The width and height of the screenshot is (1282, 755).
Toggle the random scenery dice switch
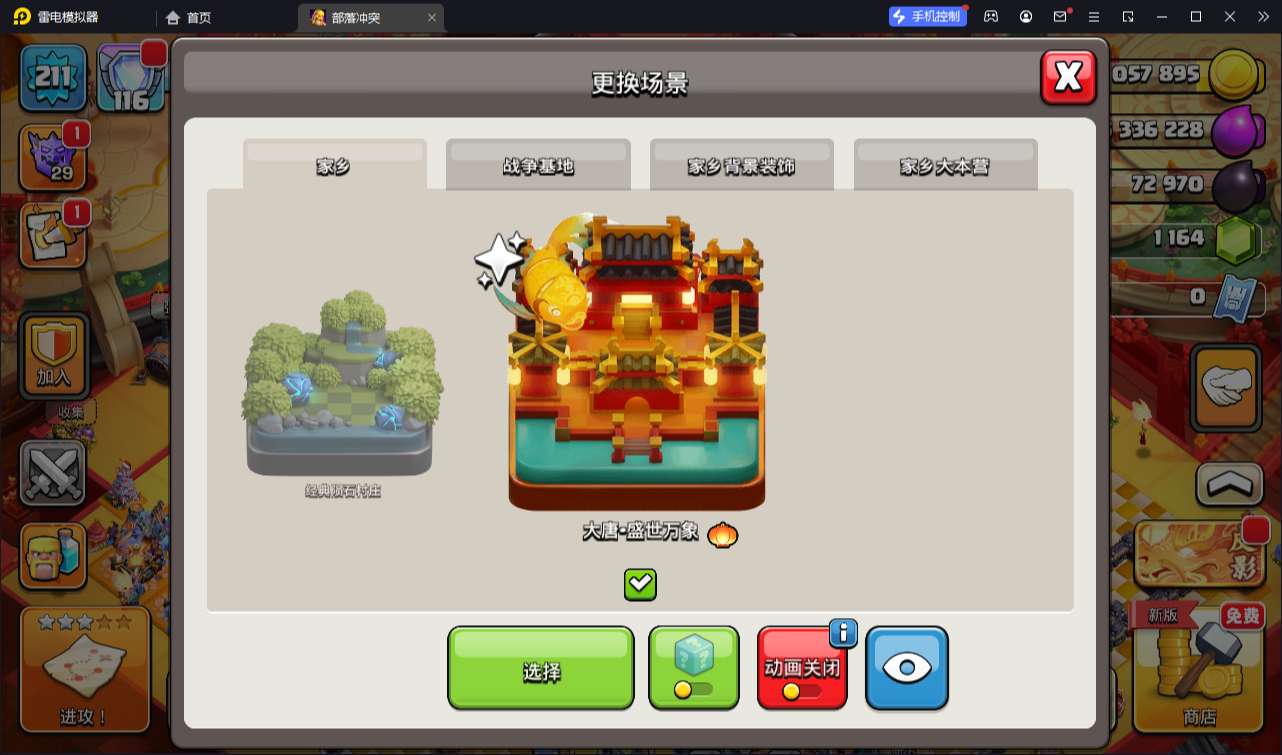694,668
